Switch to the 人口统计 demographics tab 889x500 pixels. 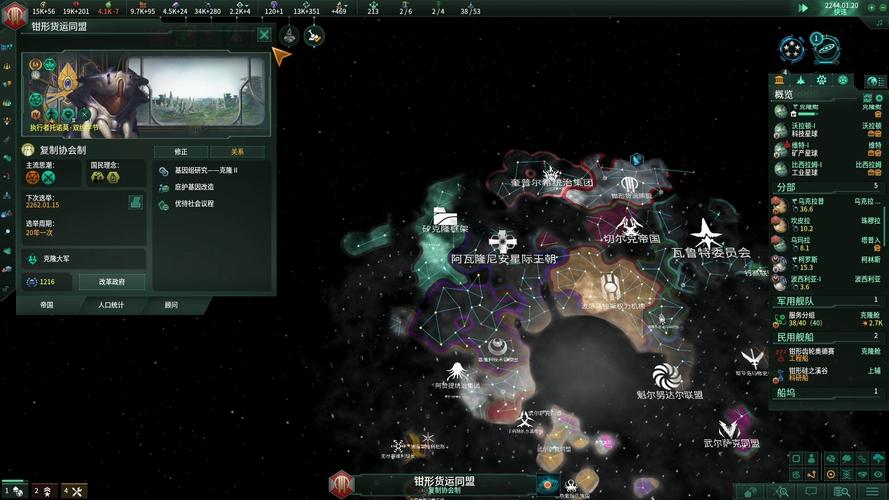point(111,304)
